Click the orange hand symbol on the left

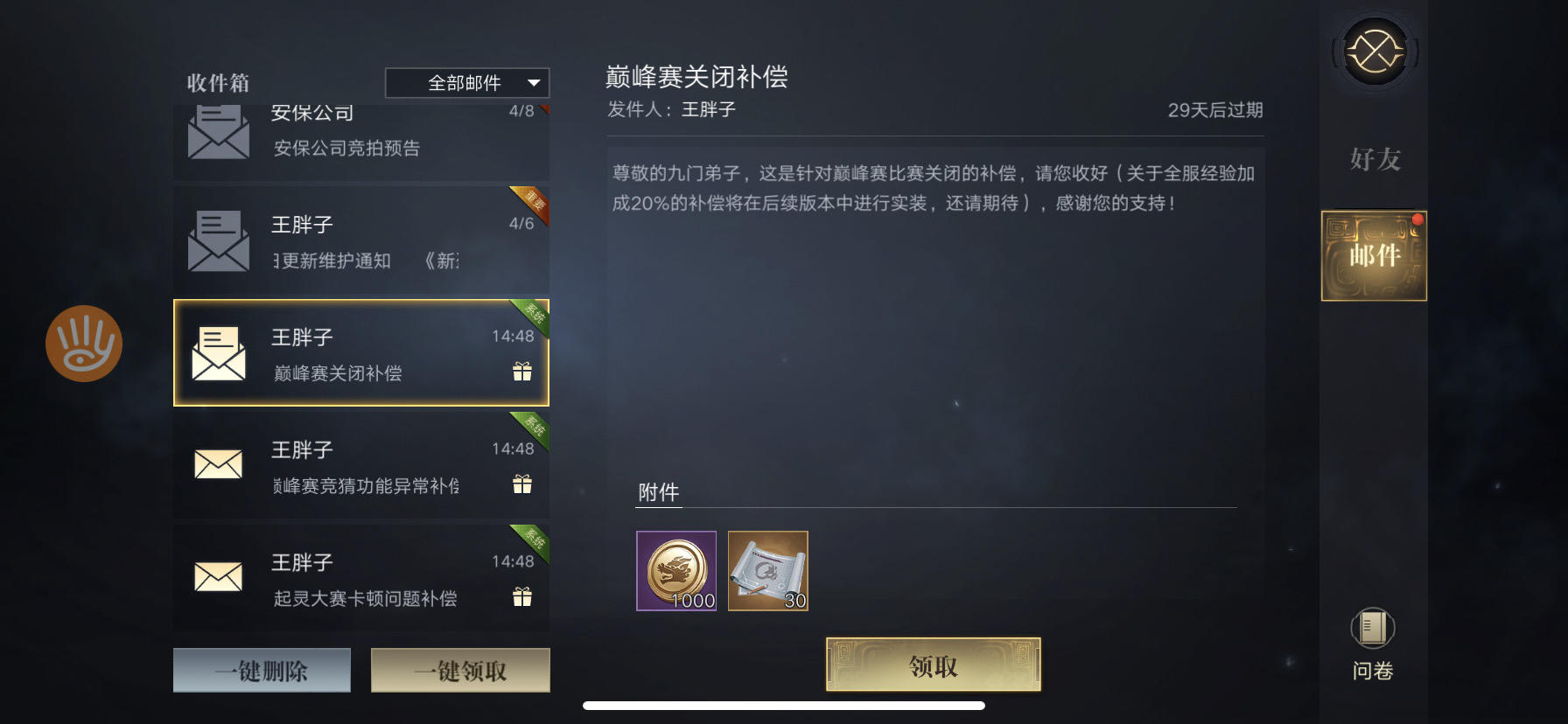tap(85, 343)
